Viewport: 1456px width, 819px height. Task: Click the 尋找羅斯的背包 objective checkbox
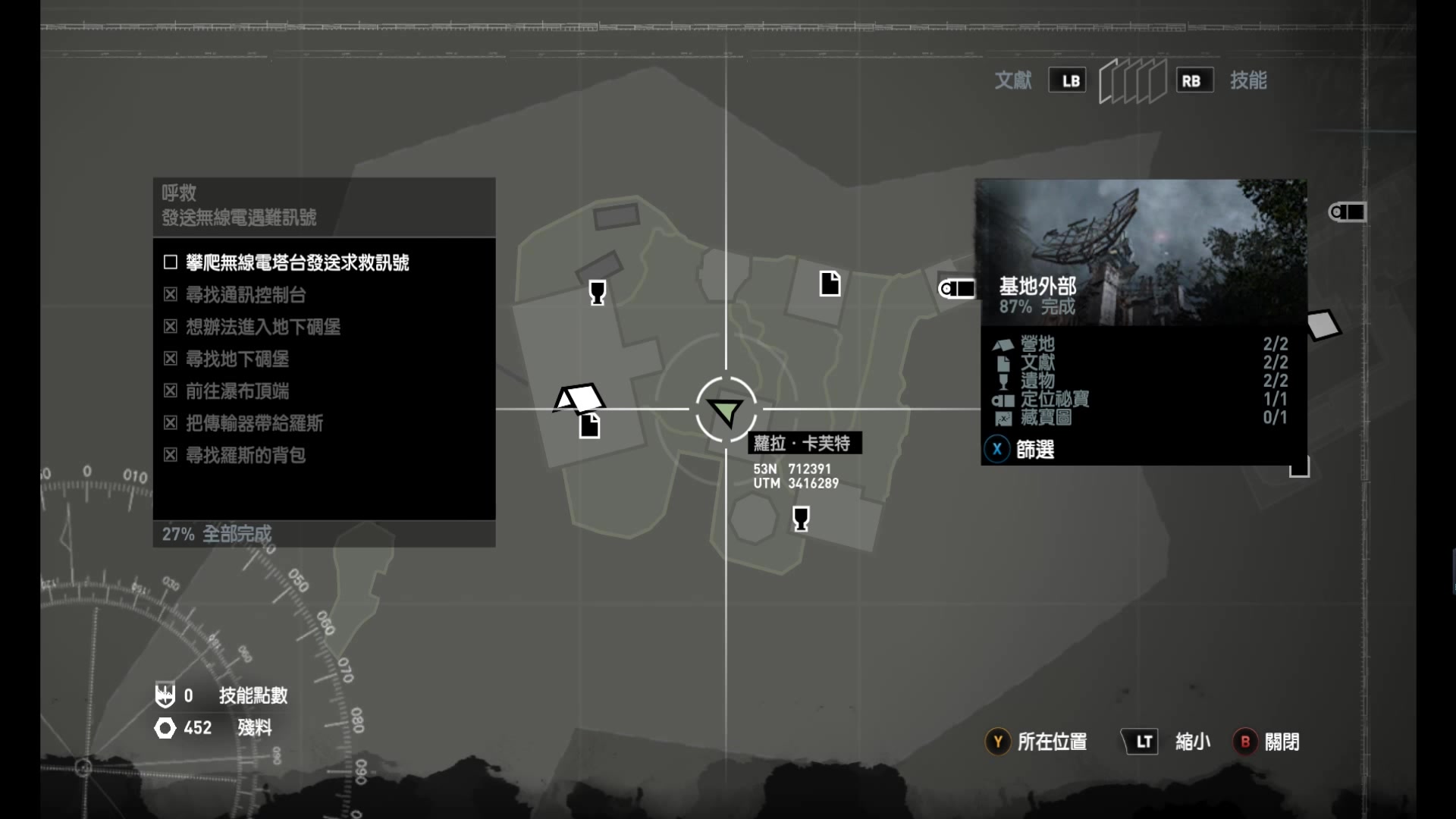(171, 455)
